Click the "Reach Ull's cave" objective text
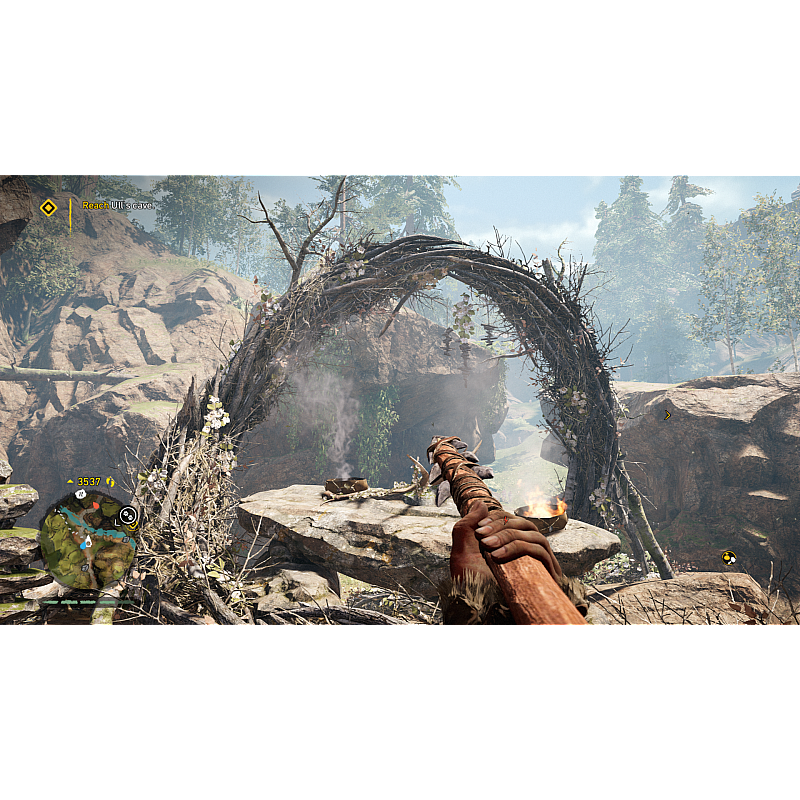This screenshot has width=800, height=800. pyautogui.click(x=118, y=206)
